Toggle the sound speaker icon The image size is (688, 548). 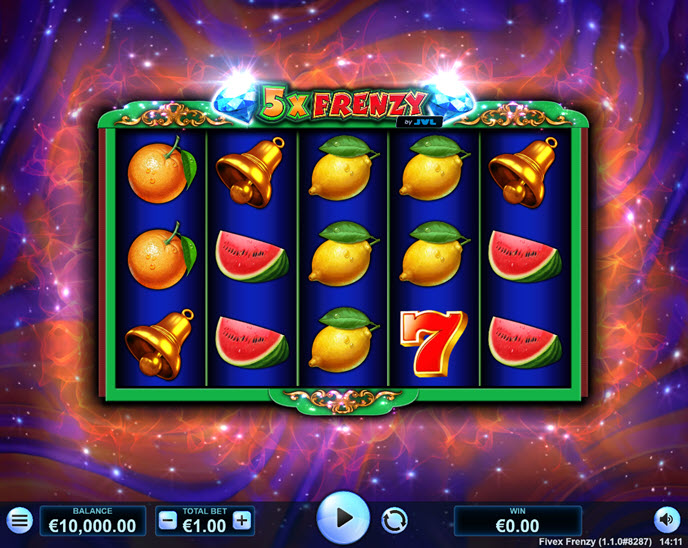pyautogui.click(x=666, y=520)
